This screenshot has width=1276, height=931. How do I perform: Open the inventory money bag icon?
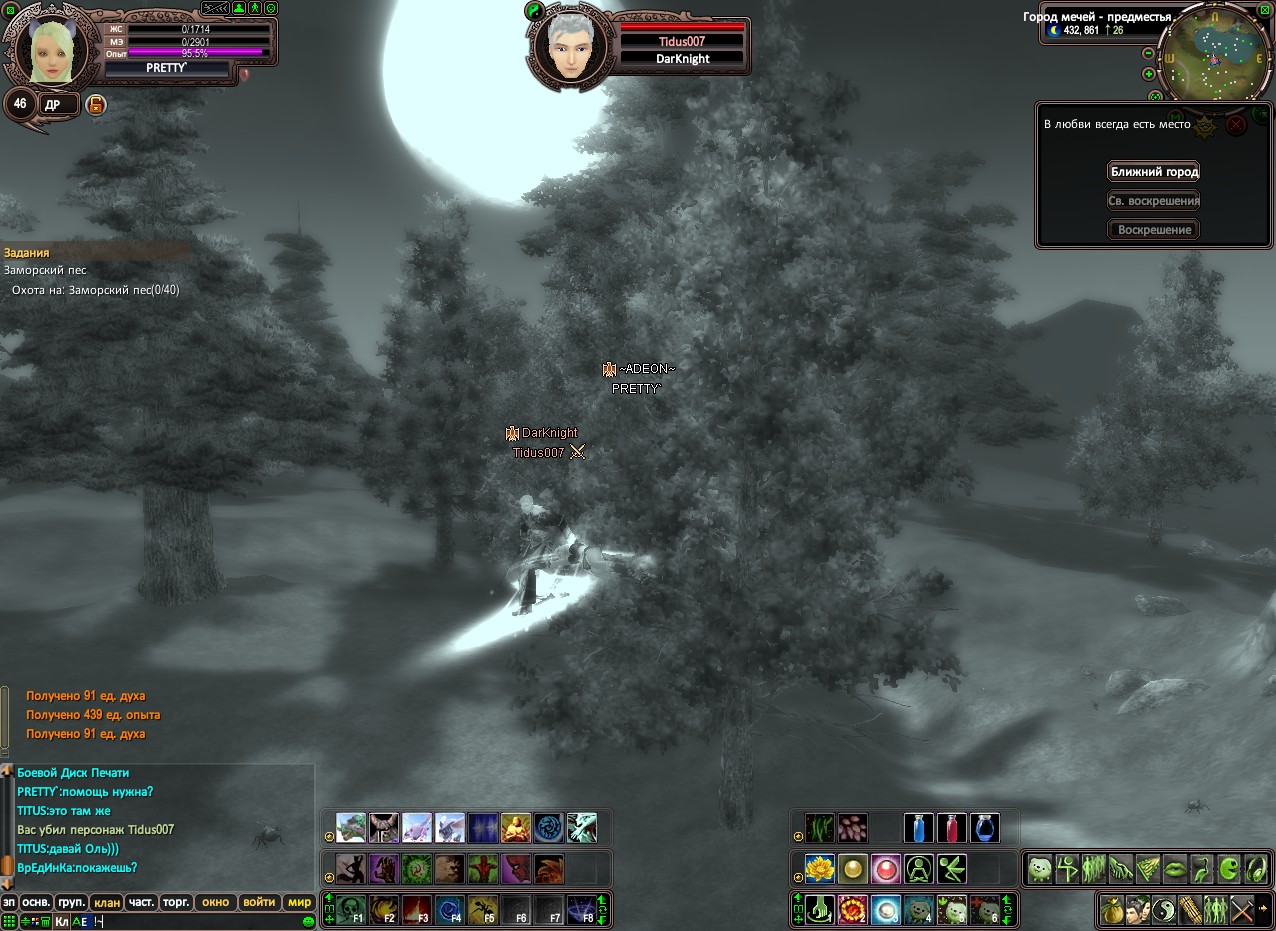[x=1111, y=910]
